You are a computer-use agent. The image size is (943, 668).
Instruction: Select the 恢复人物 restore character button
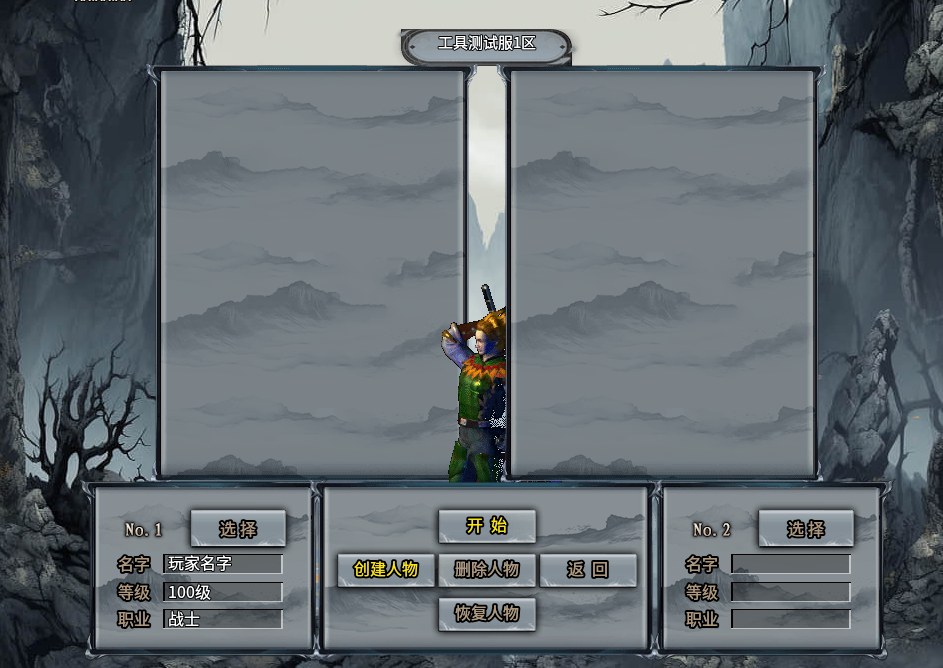[487, 614]
